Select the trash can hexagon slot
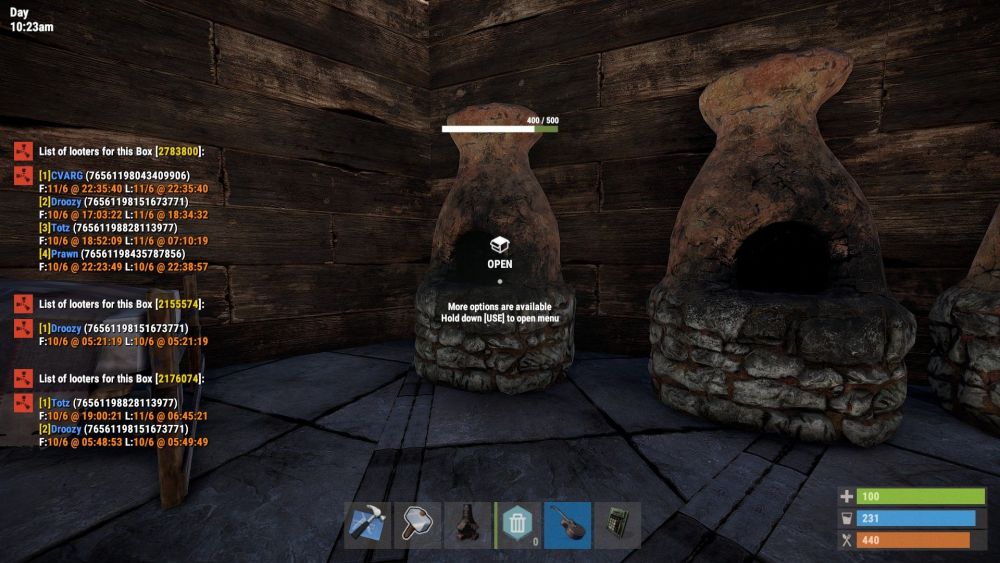This screenshot has width=1000, height=563. [x=518, y=524]
